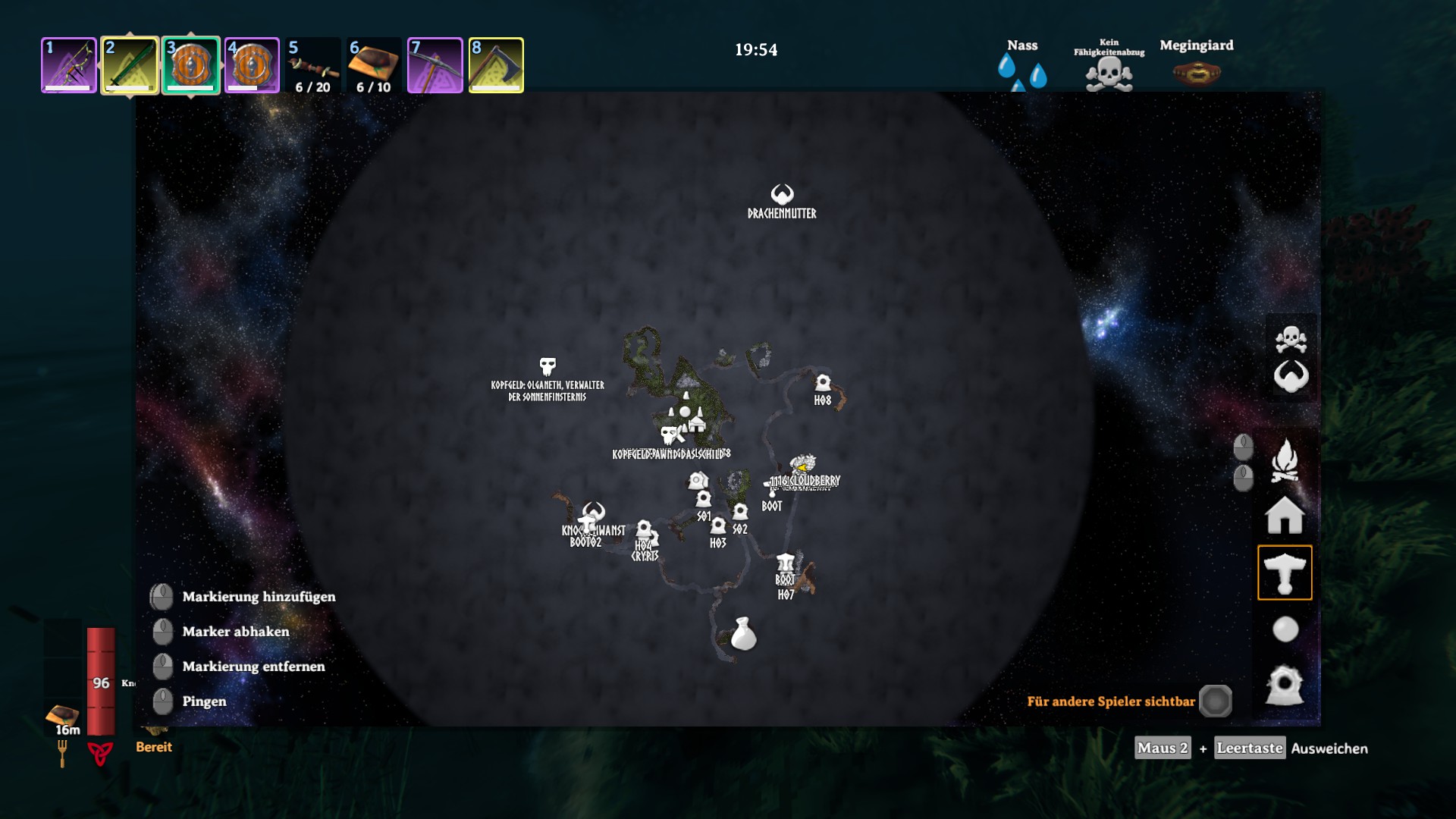Click the H08 portal marker

(x=823, y=383)
